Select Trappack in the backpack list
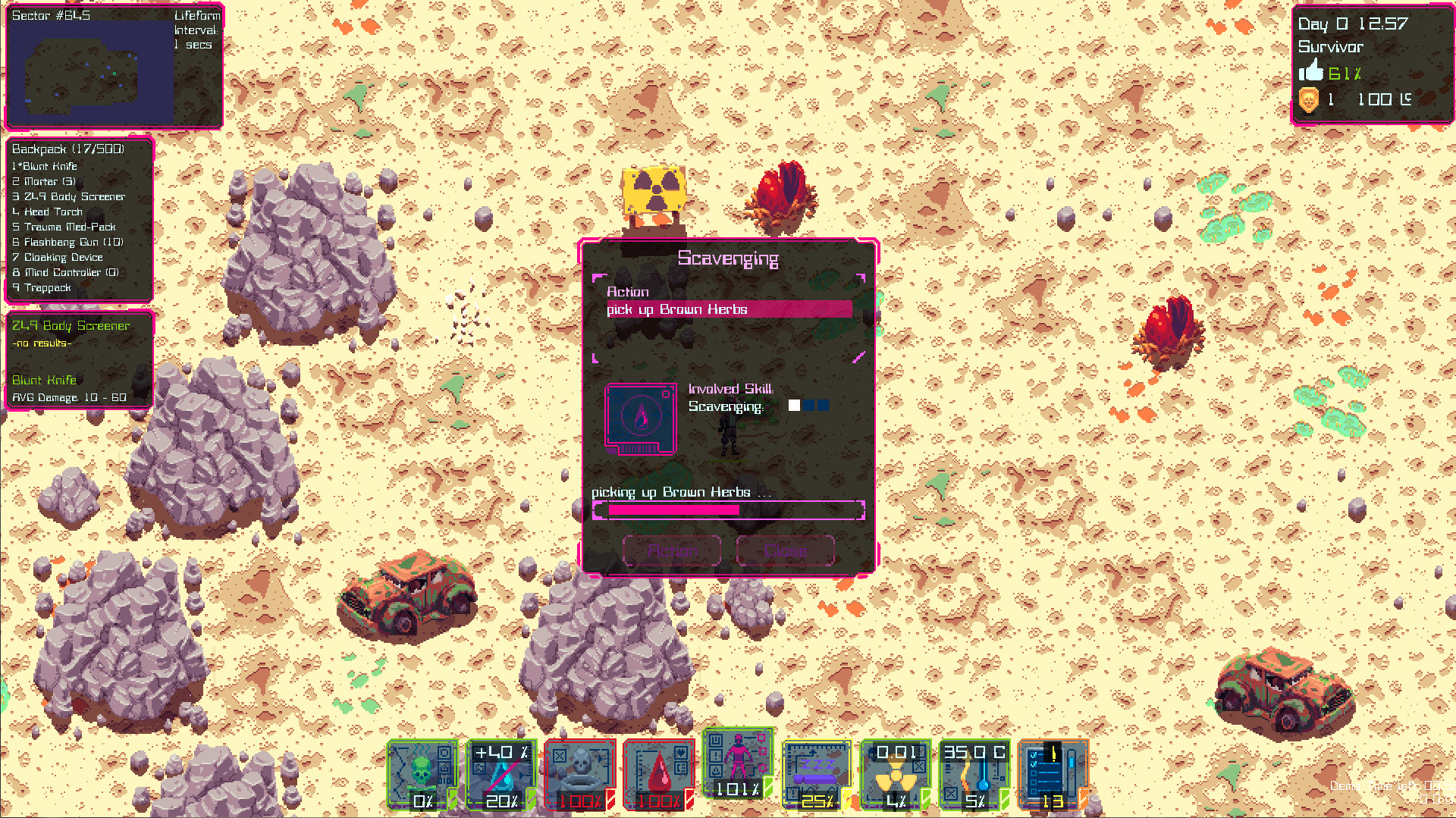 (42, 287)
